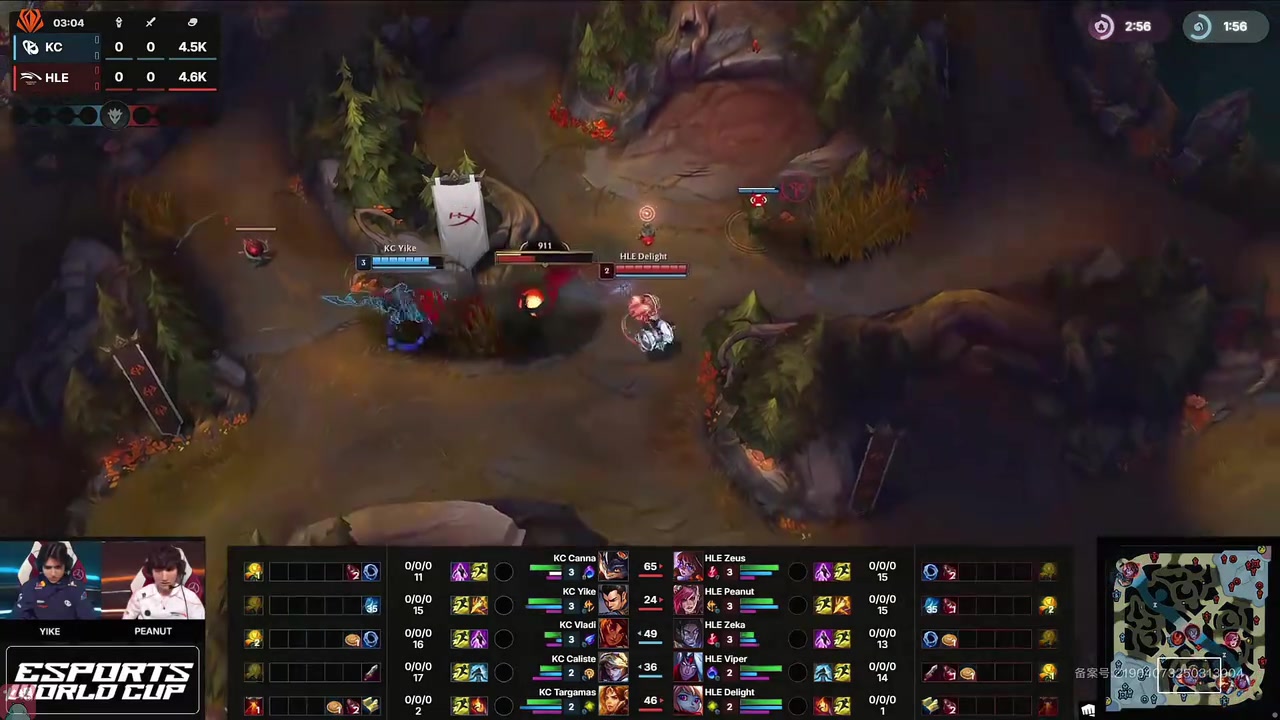Select the turret icon in the scoreboard header
Screen dimensions: 1280x720
coord(118,22)
